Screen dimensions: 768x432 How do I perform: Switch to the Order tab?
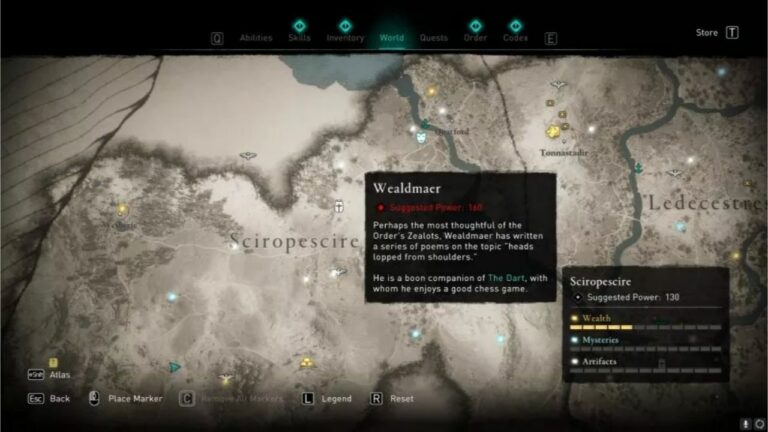click(x=475, y=37)
